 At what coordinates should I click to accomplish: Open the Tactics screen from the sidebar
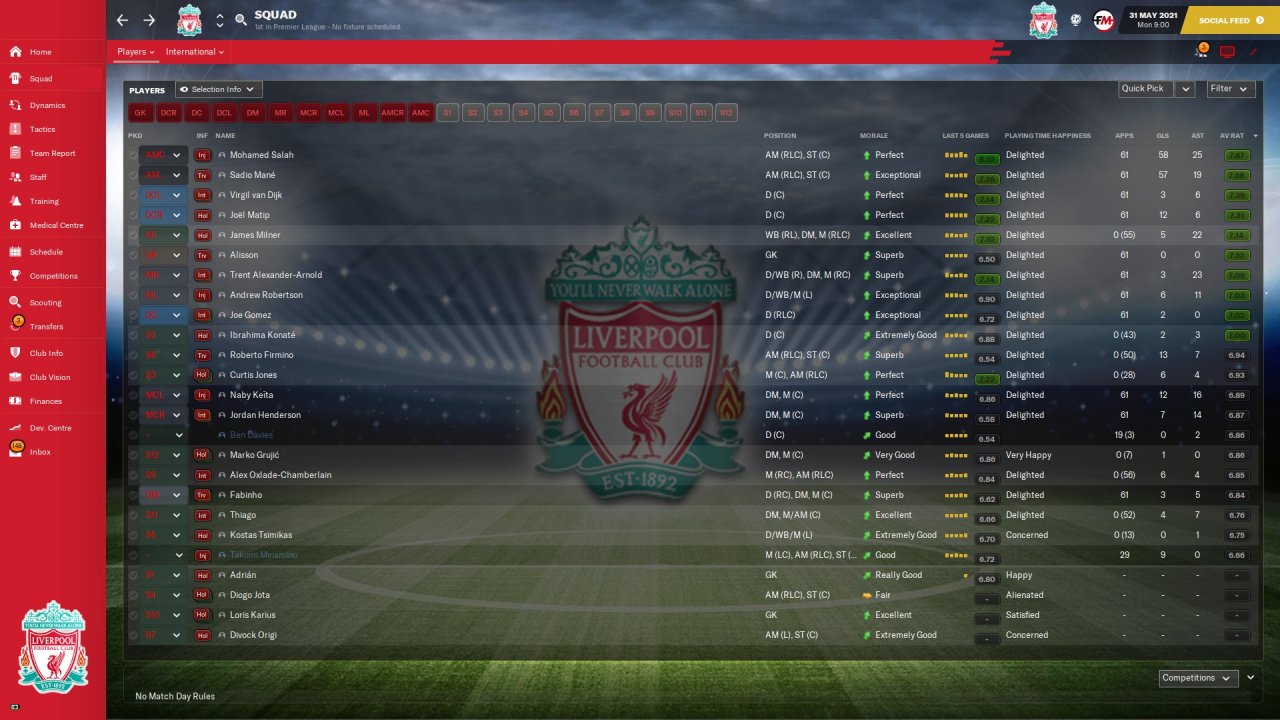42,129
